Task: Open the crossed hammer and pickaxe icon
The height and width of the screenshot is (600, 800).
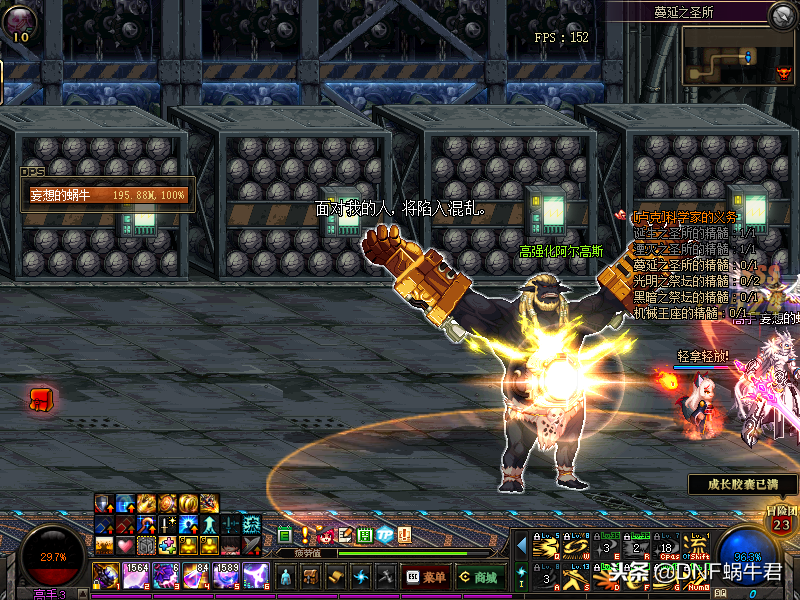Action: (x=386, y=577)
